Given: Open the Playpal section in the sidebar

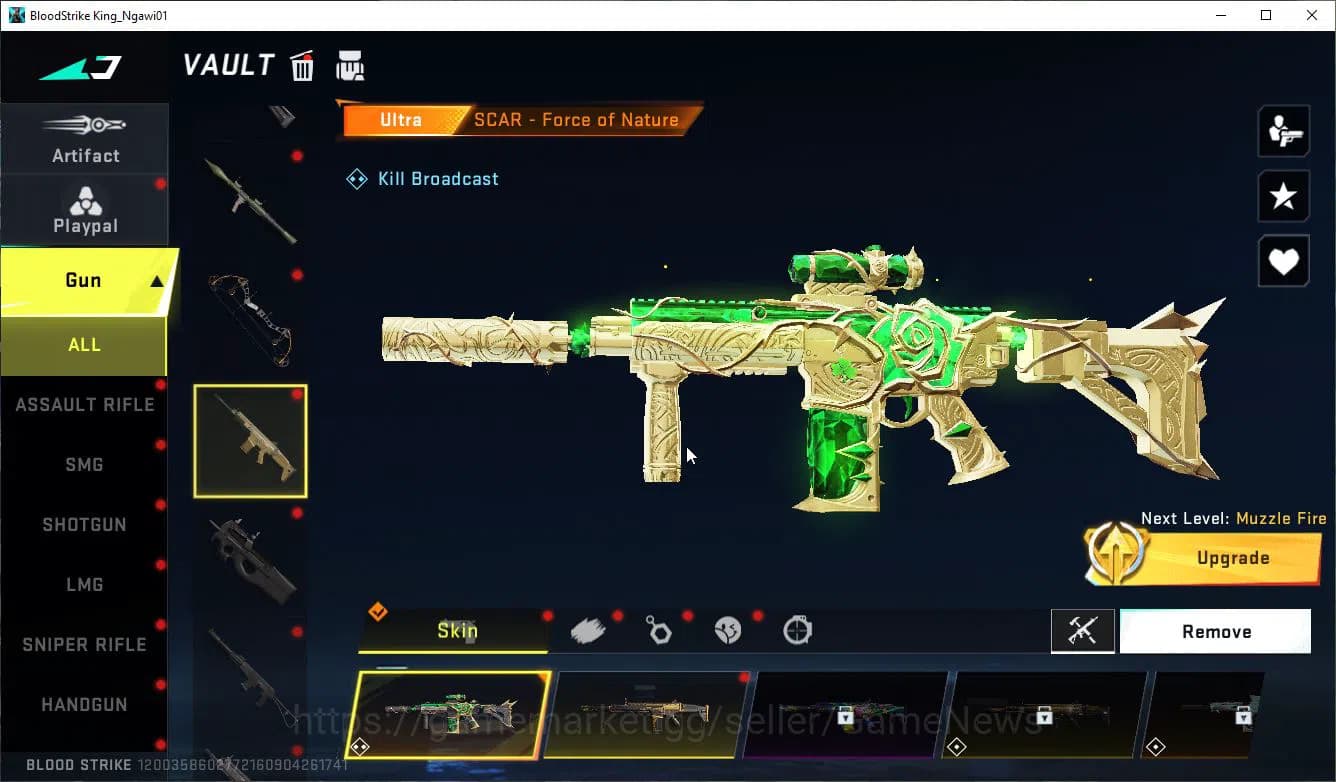Looking at the screenshot, I should tap(85, 208).
